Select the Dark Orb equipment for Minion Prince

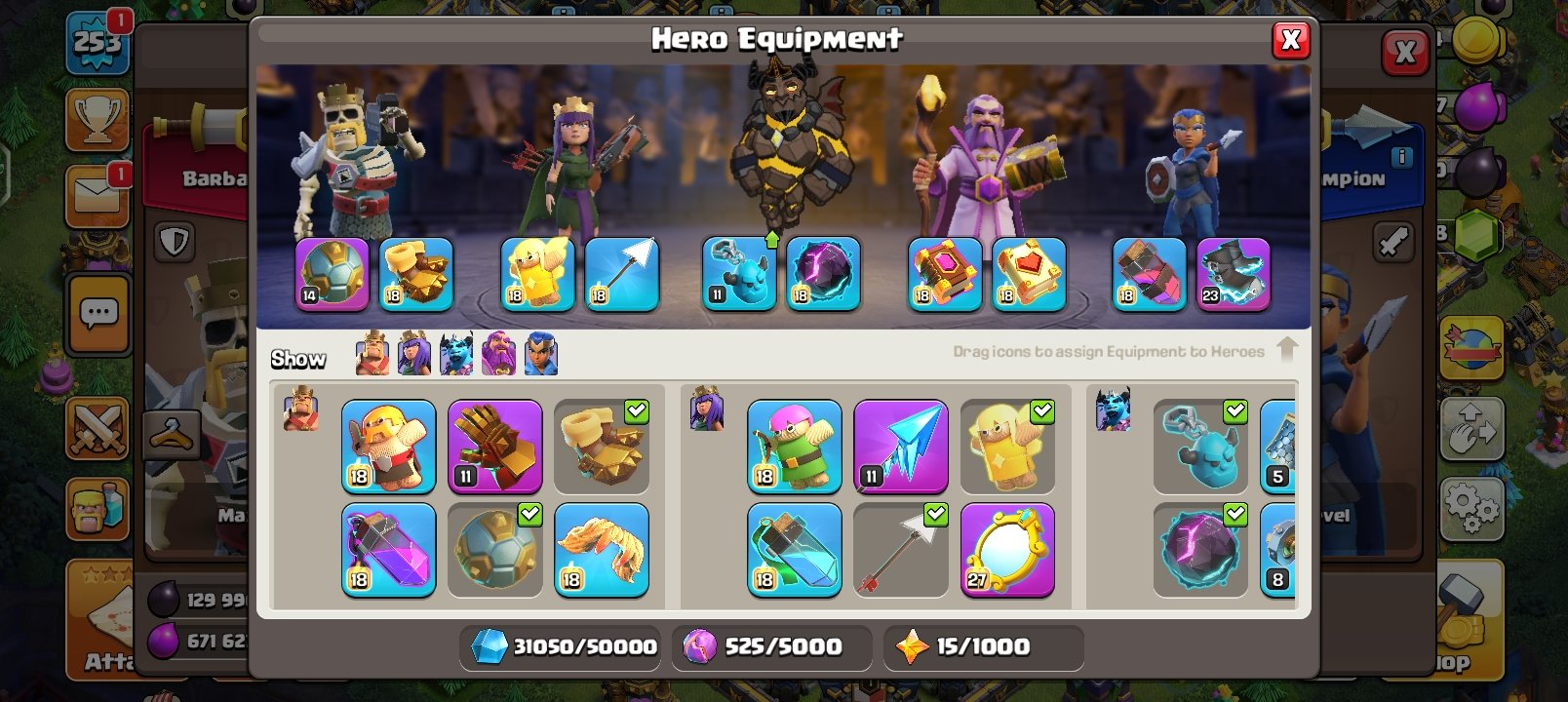tap(1199, 551)
